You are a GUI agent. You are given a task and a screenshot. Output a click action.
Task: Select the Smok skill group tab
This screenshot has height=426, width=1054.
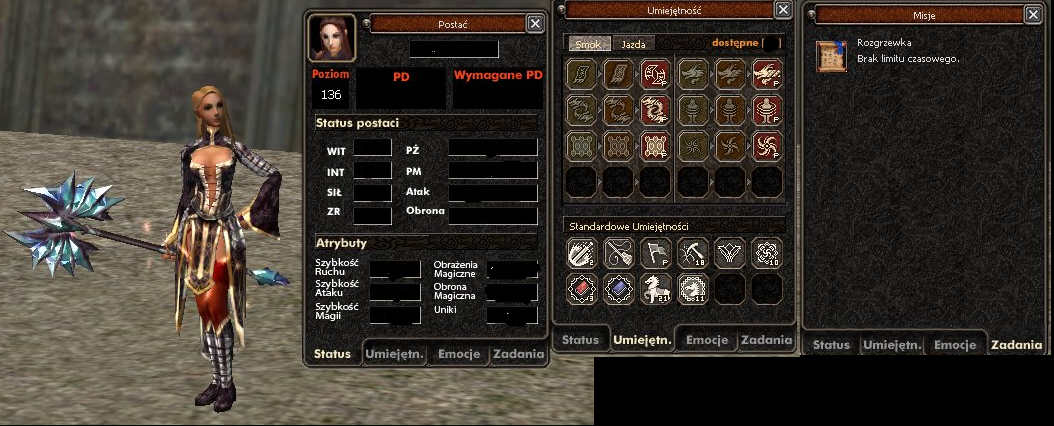[587, 44]
